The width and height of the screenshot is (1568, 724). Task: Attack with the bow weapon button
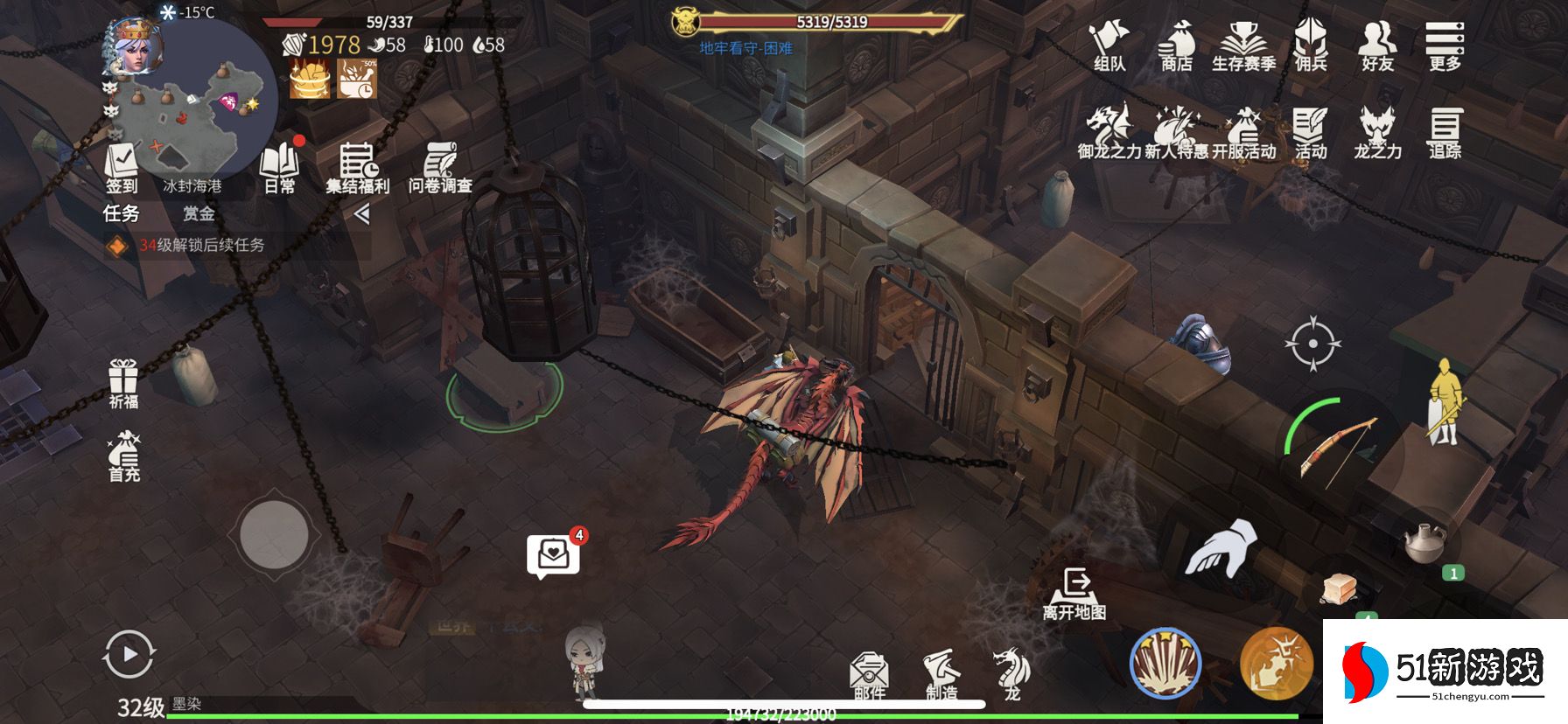1334,448
